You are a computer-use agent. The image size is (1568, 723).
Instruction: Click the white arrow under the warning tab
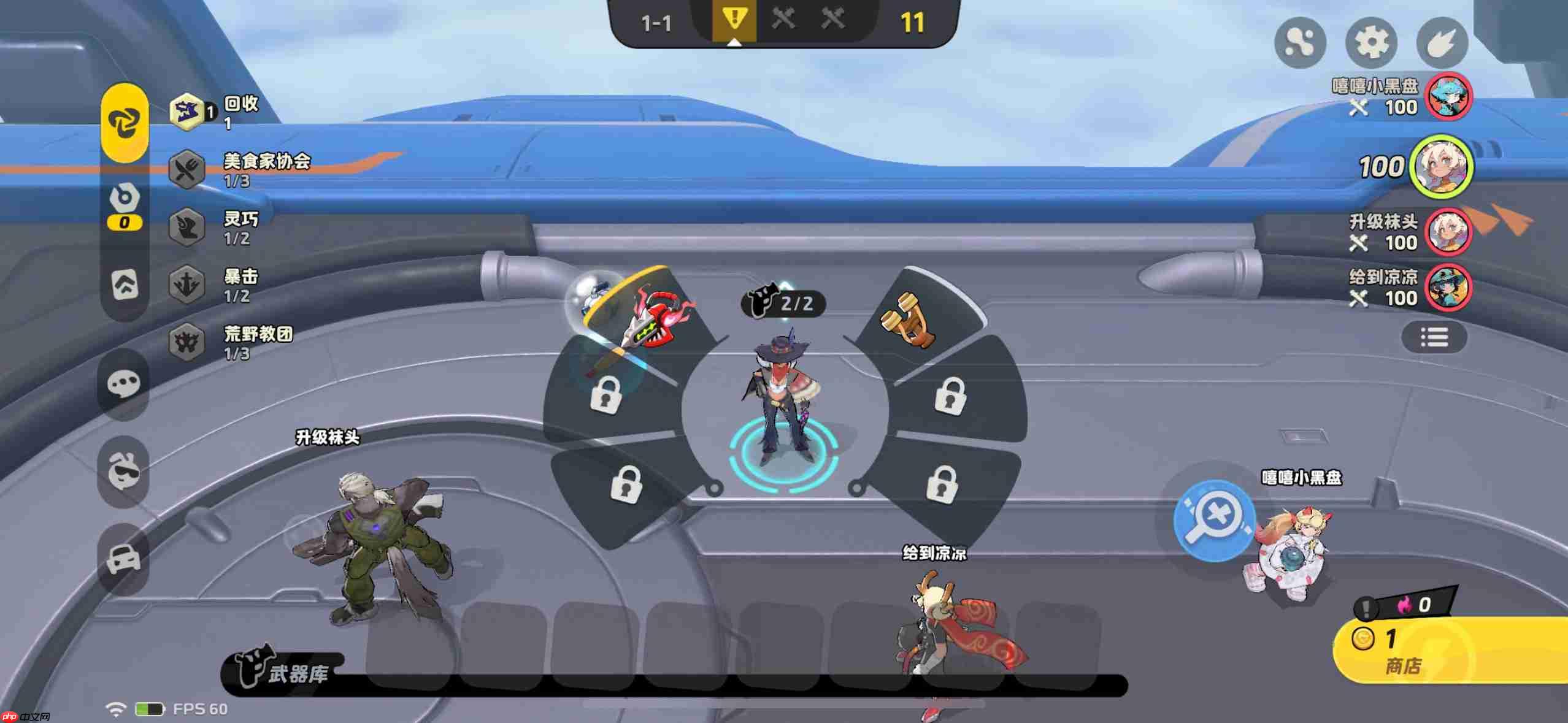click(x=734, y=43)
